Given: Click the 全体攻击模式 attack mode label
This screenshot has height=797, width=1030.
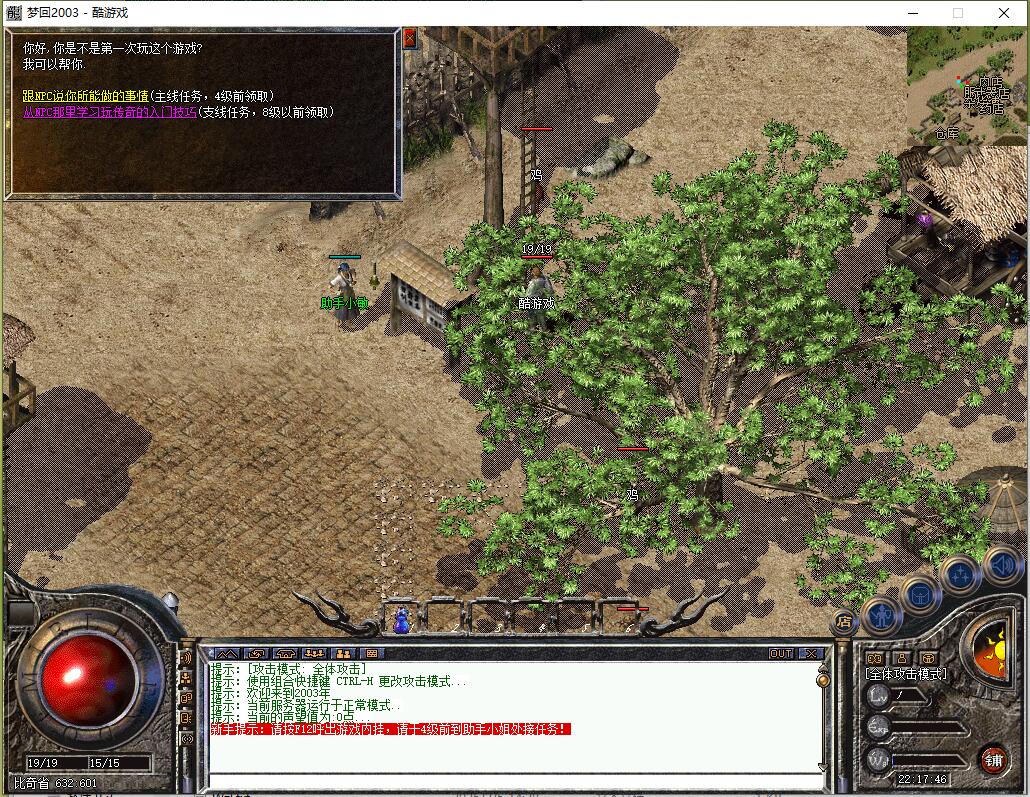Looking at the screenshot, I should point(907,674).
